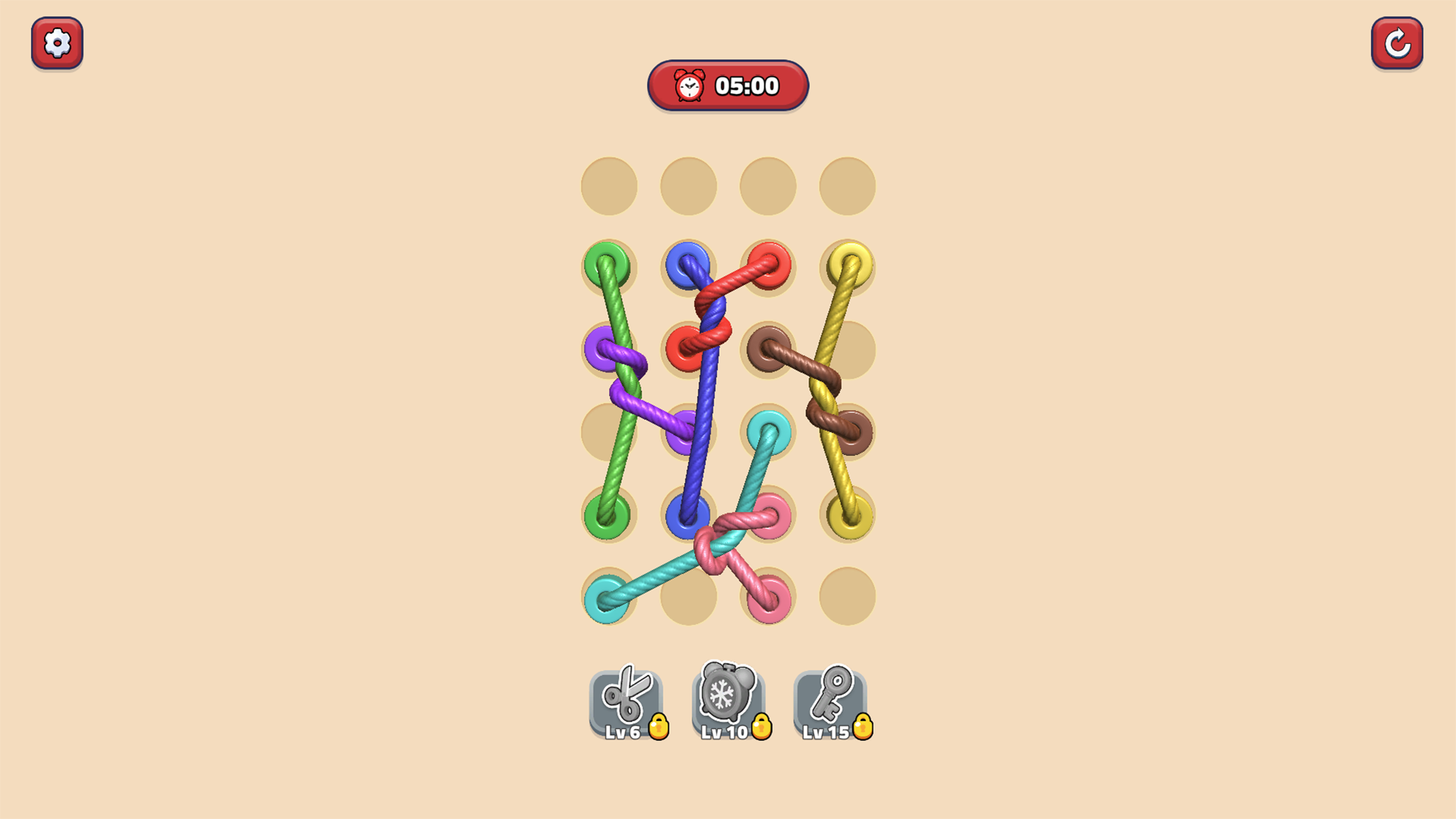
Task: Restart the level with the refresh icon
Action: 1398,42
